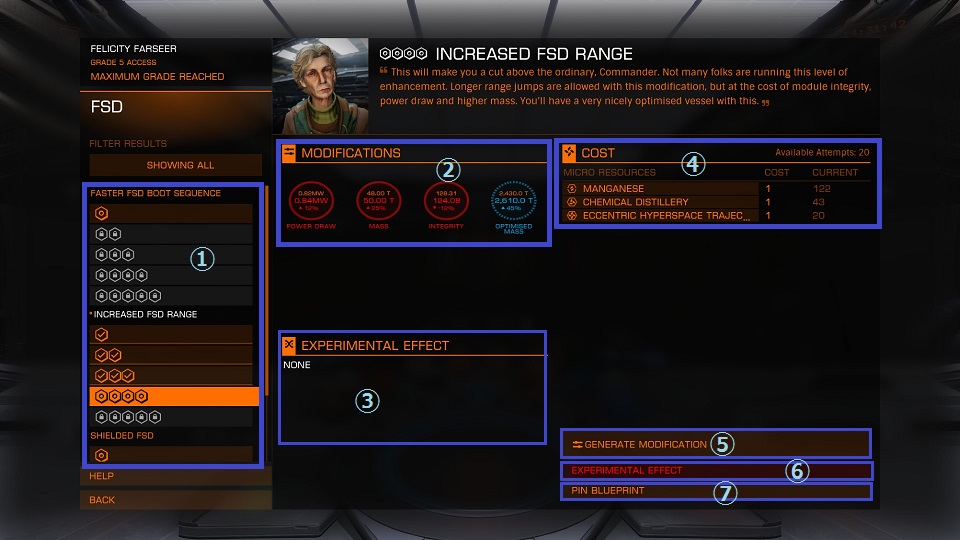This screenshot has height=540, width=960.
Task: Pick grade 3 Faster FSD Boot Sequence
Action: click(x=172, y=254)
